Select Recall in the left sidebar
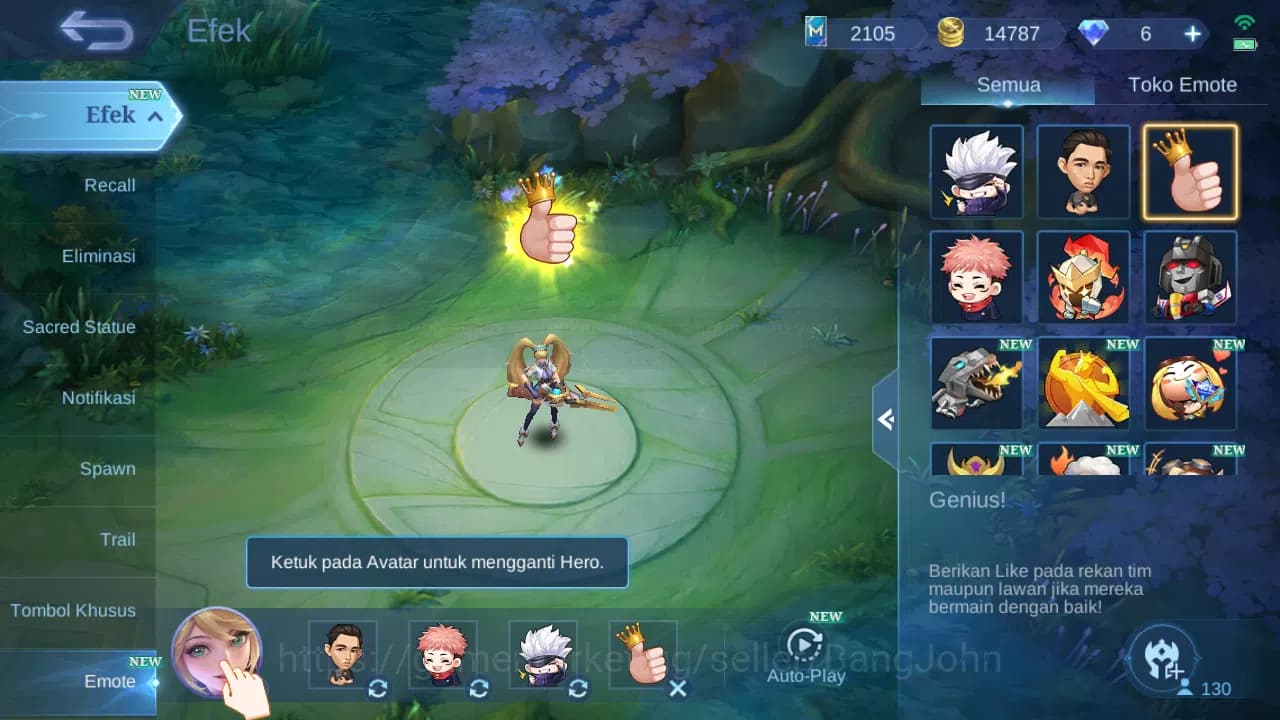1280x720 pixels. click(x=108, y=185)
